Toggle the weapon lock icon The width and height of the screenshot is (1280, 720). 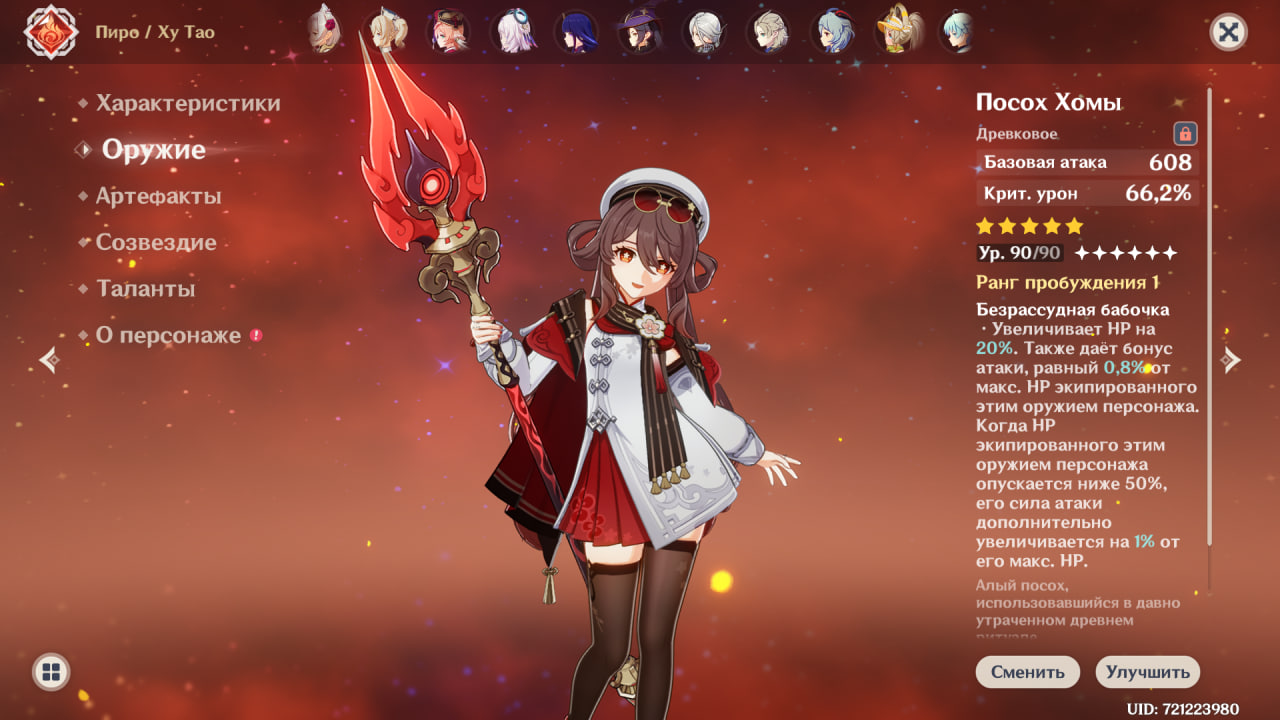pyautogui.click(x=1185, y=134)
